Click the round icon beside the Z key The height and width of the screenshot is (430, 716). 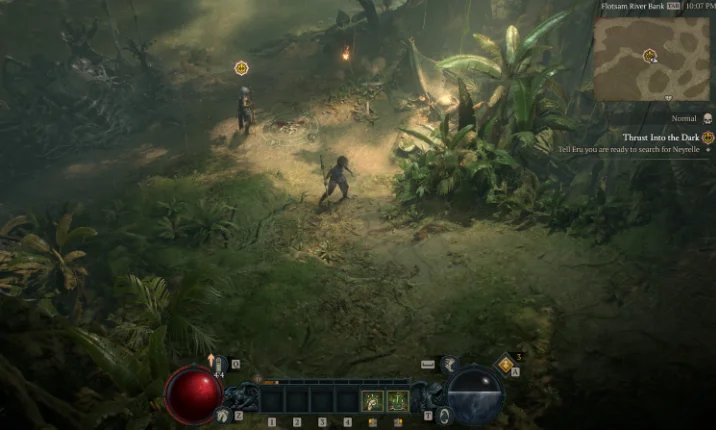(x=223, y=414)
